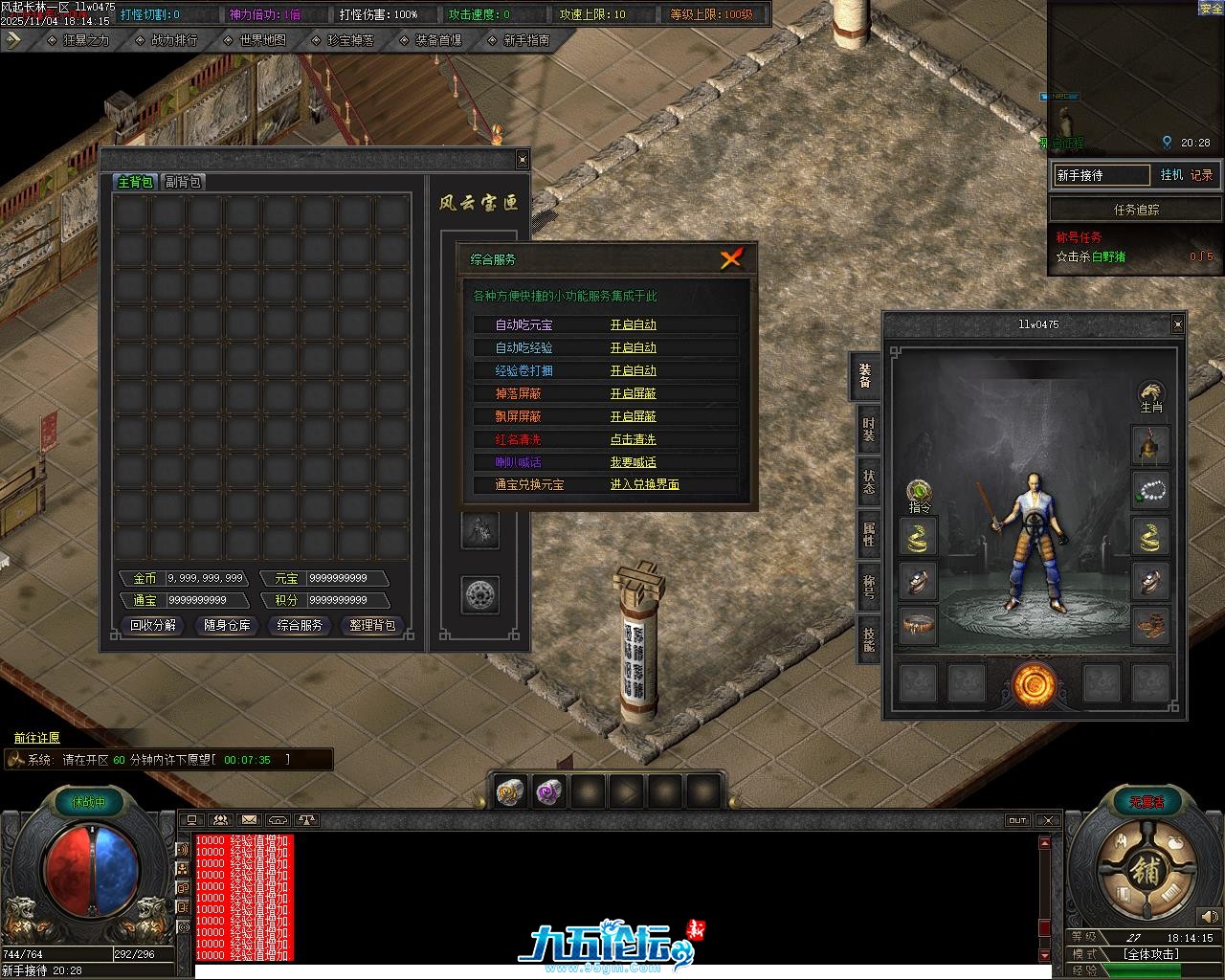Click the 回收分解 recycle button
1225x980 pixels.
[x=153, y=625]
